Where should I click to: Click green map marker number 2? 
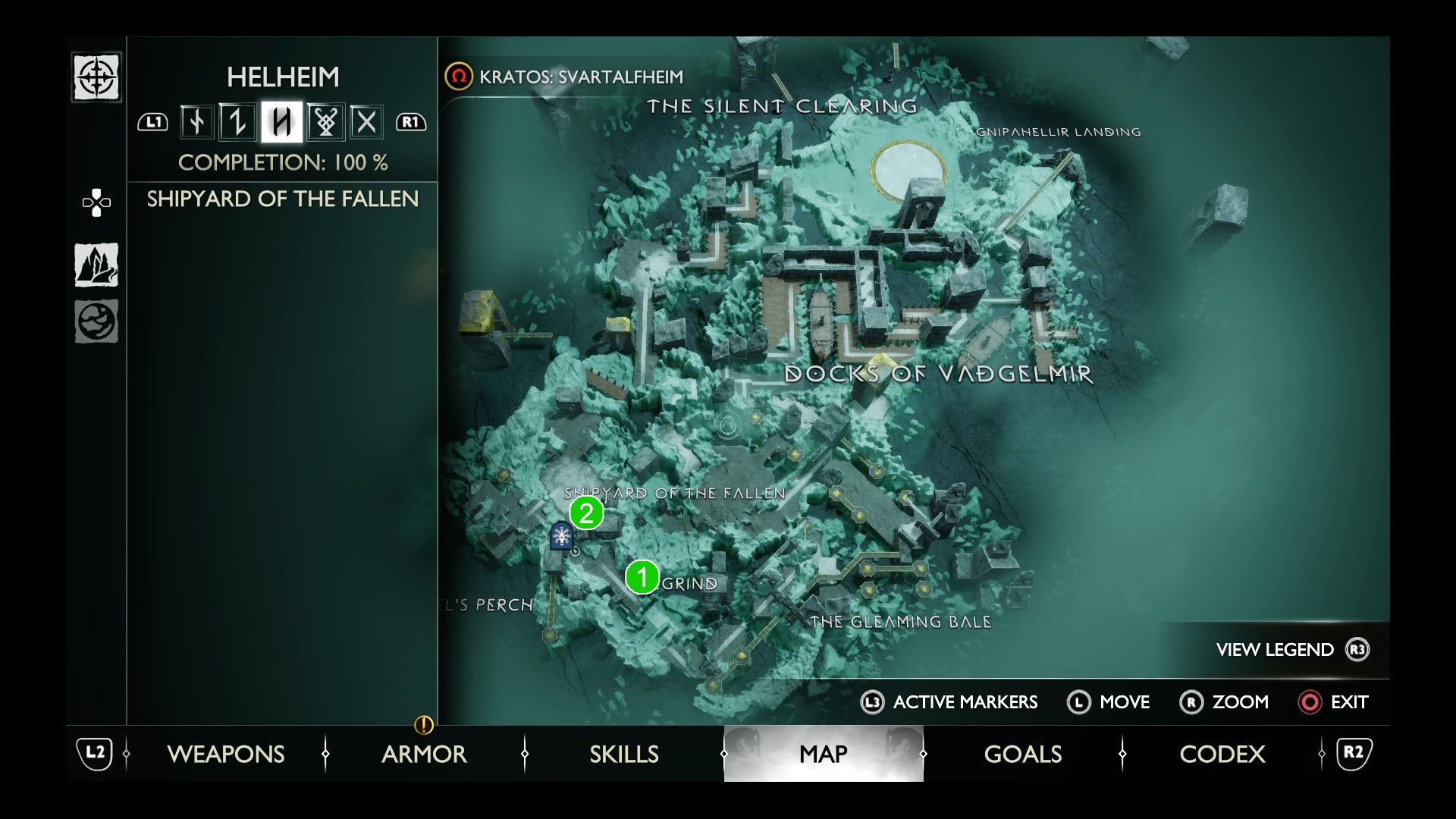586,513
